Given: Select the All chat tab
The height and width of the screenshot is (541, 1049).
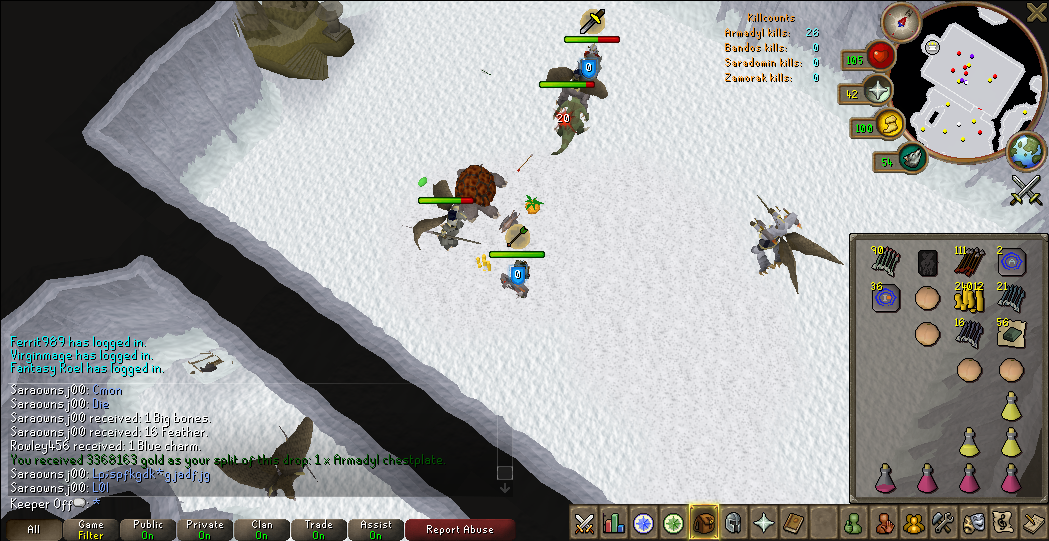Looking at the screenshot, I should 34,529.
